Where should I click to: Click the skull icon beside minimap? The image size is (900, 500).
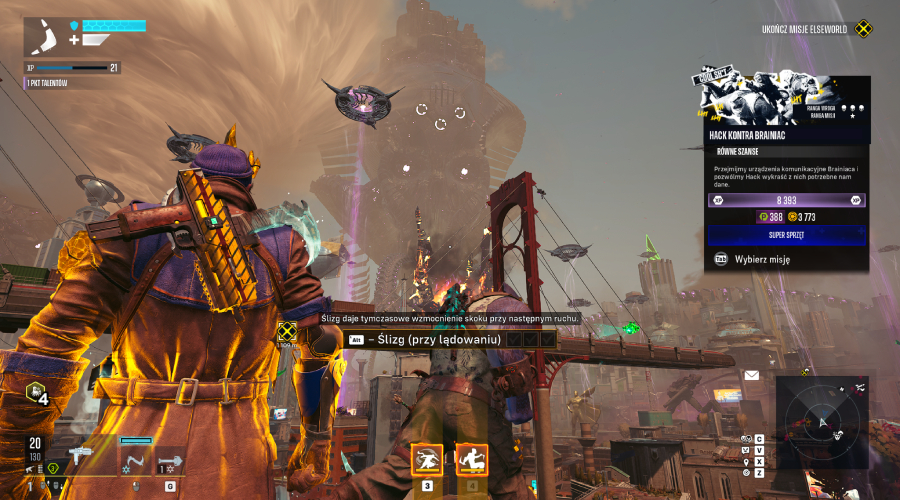(745, 439)
